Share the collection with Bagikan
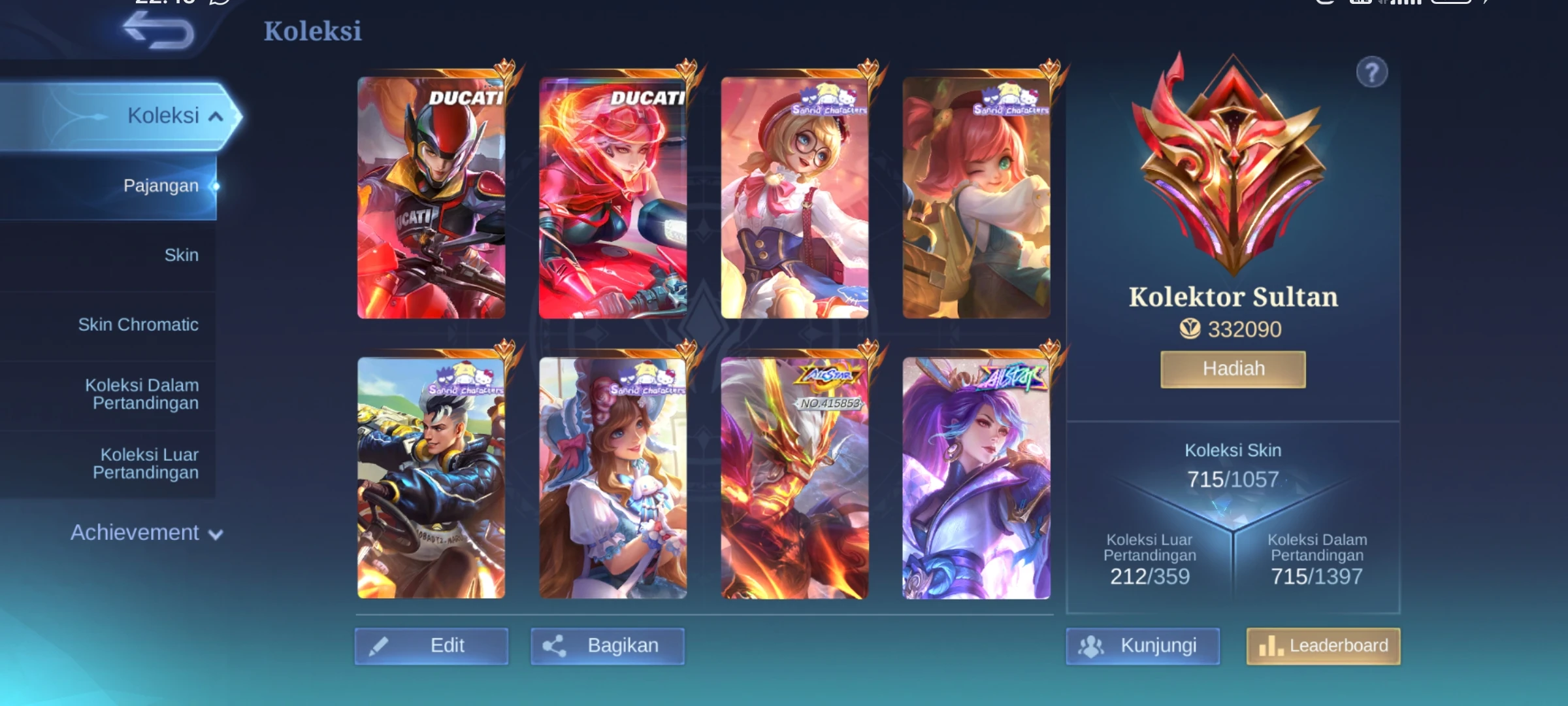Viewport: 1568px width, 706px height. click(607, 646)
